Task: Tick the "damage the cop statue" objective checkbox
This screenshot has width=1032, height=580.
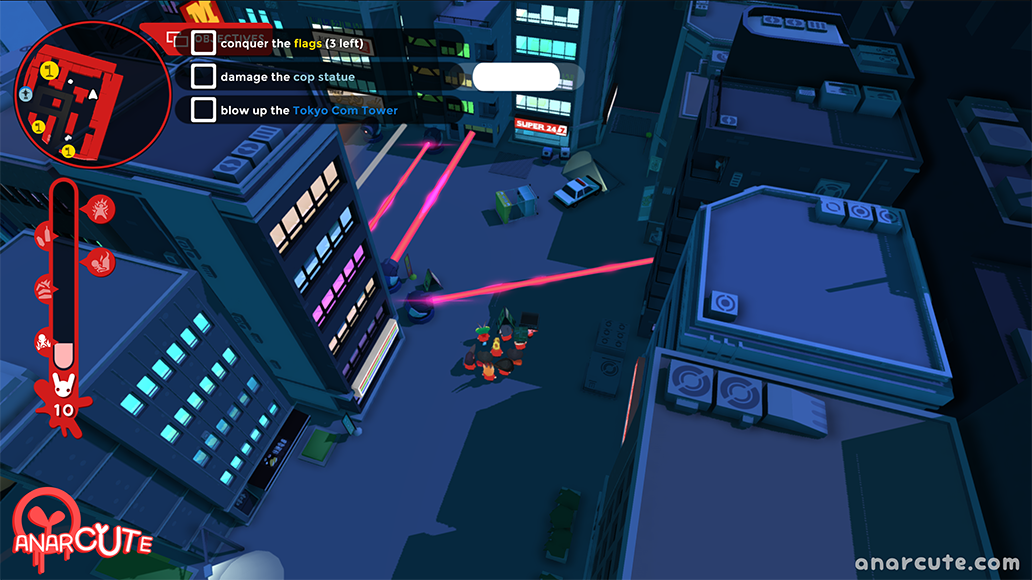Action: [203, 76]
